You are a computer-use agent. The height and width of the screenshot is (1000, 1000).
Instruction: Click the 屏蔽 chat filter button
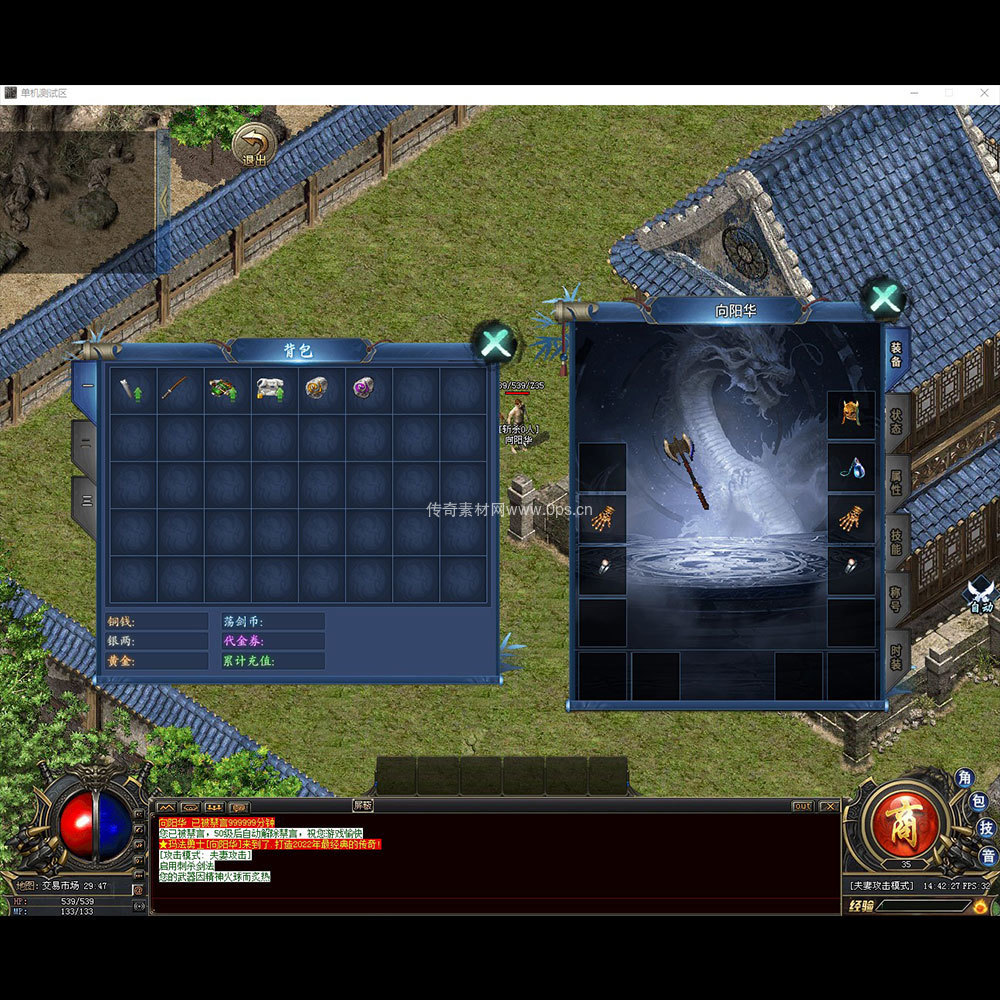click(362, 805)
